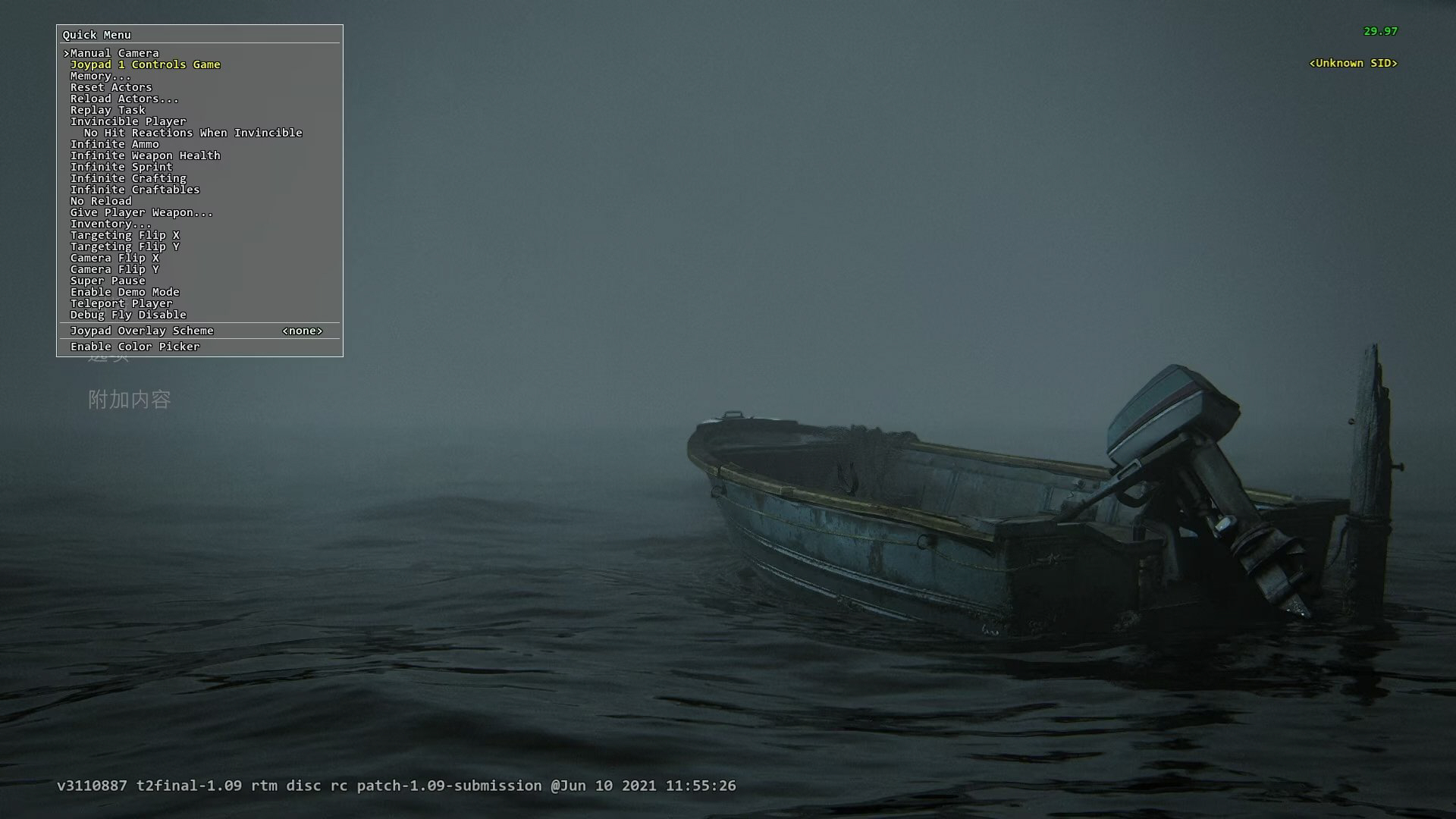This screenshot has height=819, width=1456.
Task: Open the Memory submenu
Action: [100, 76]
